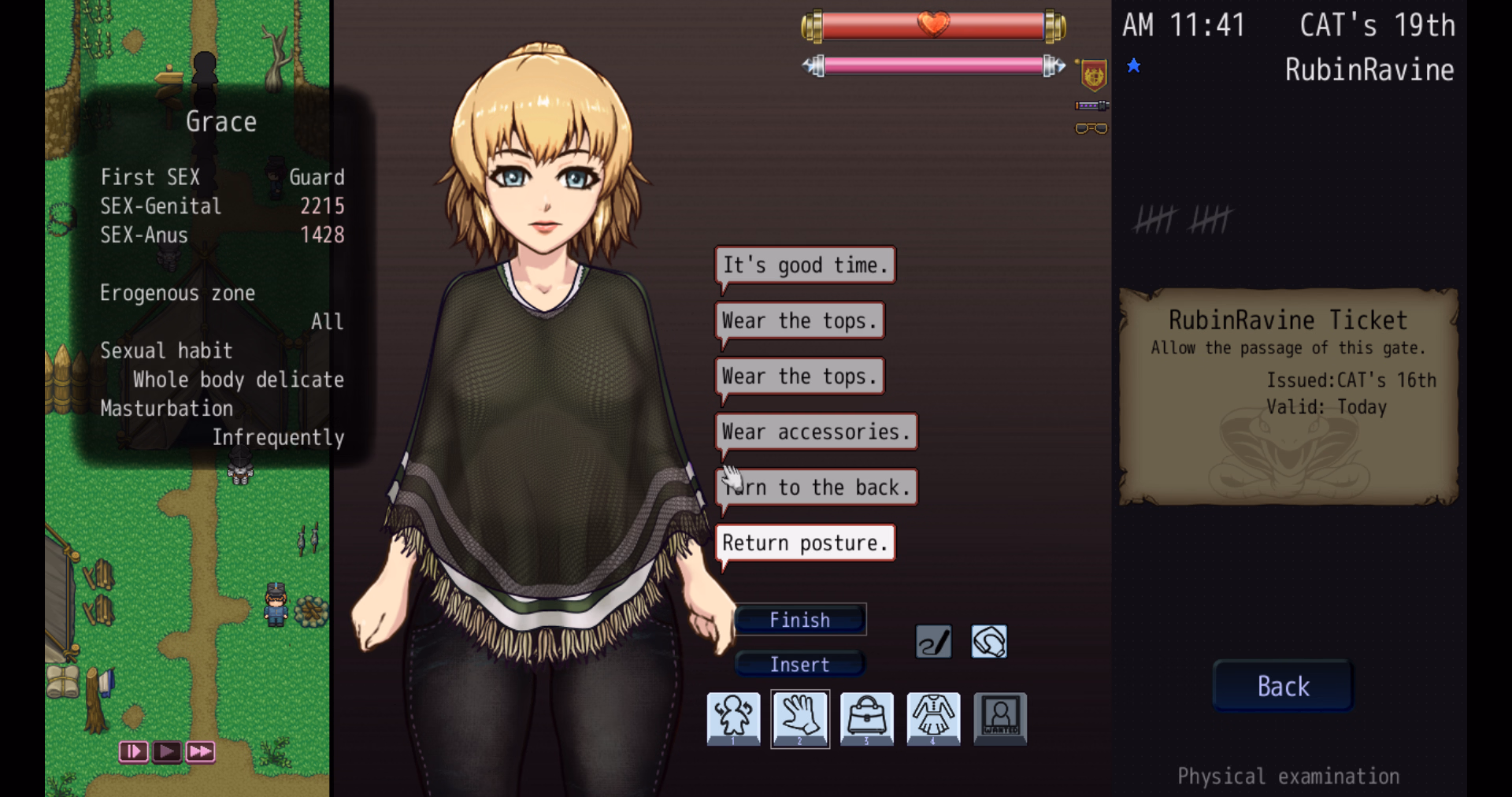The width and height of the screenshot is (1512, 797).
Task: Enable fast-forward speed
Action: coord(201,751)
